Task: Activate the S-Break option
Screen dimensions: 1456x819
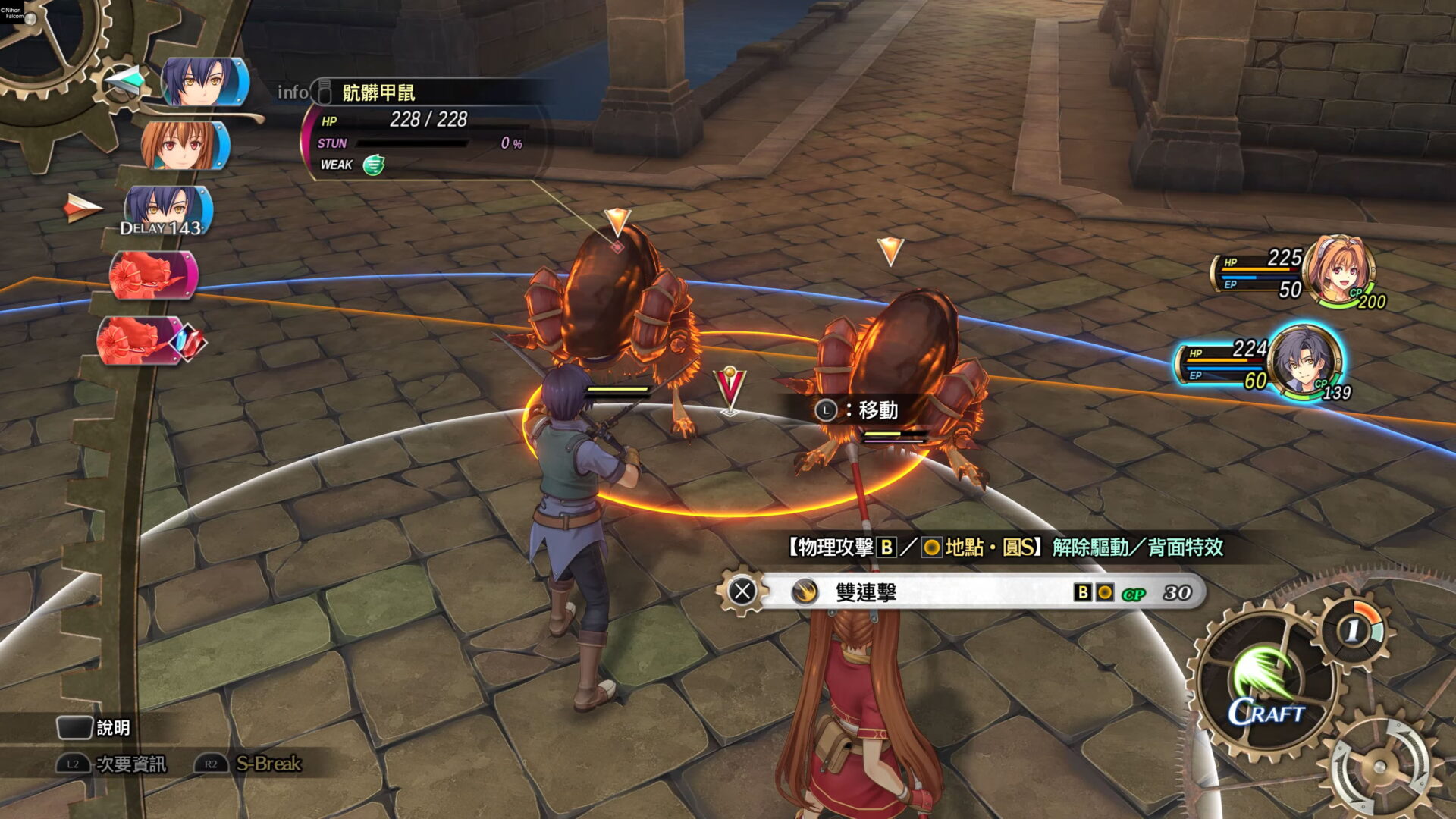Action: (268, 764)
